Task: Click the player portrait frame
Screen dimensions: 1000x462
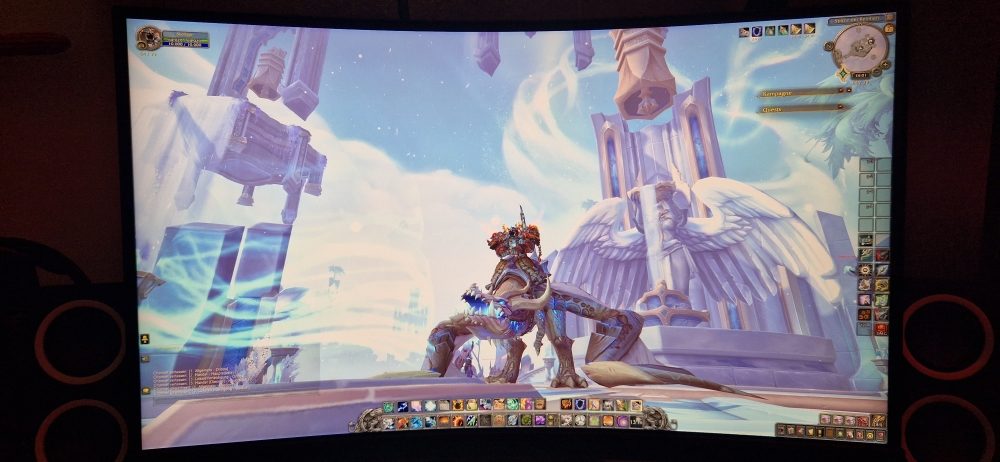Action: click(150, 38)
